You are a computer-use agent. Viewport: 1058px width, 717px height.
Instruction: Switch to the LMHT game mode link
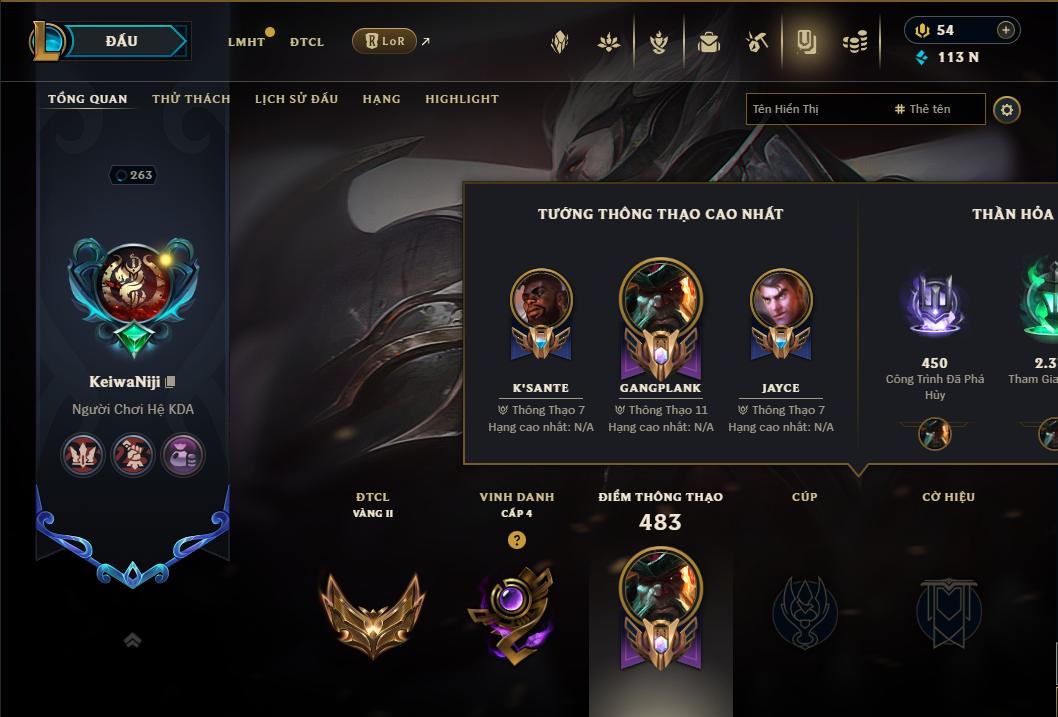247,42
